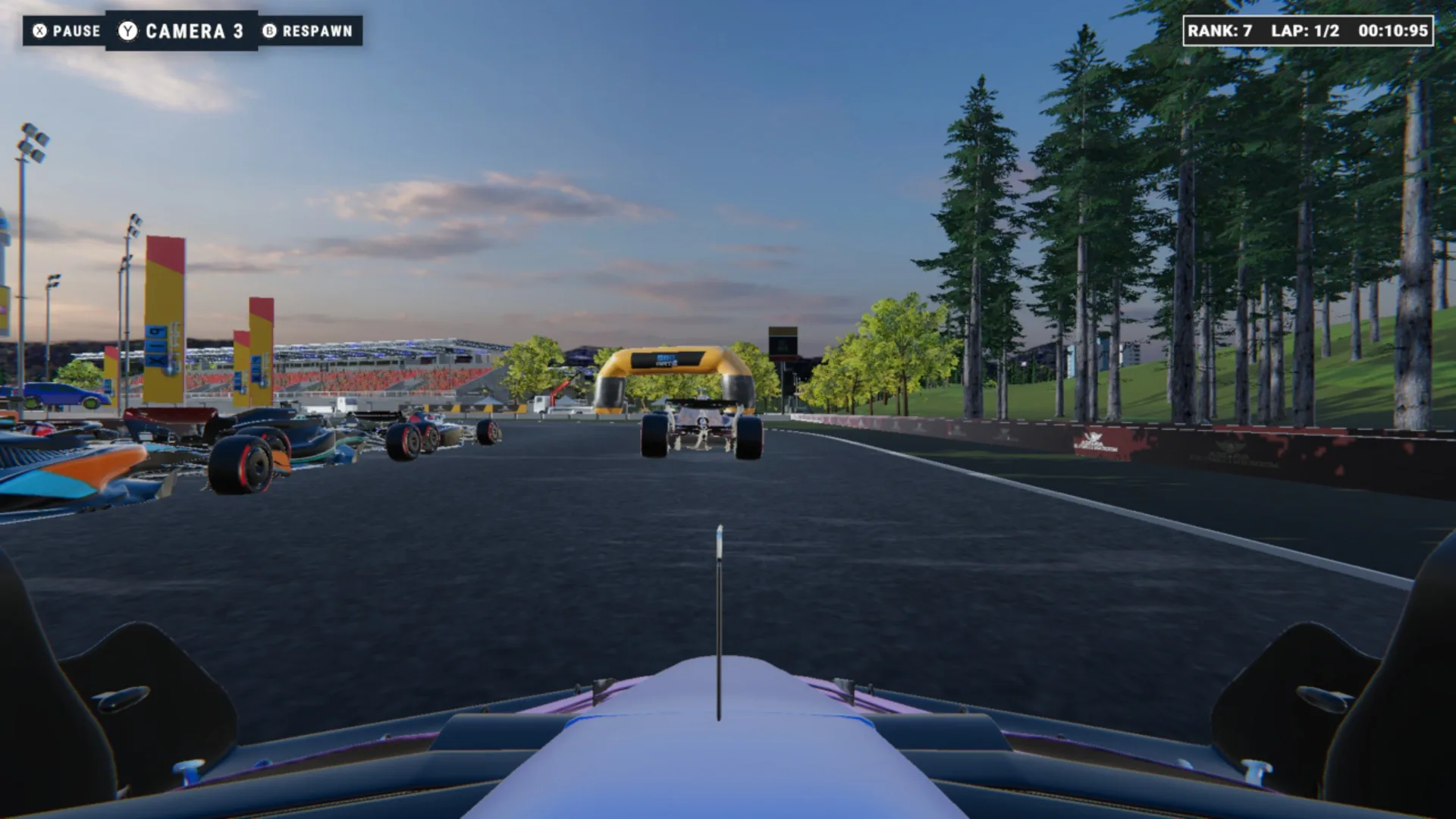The width and height of the screenshot is (1456, 819).
Task: Click the Y button icon beside CAMERA 3
Action: click(x=127, y=31)
